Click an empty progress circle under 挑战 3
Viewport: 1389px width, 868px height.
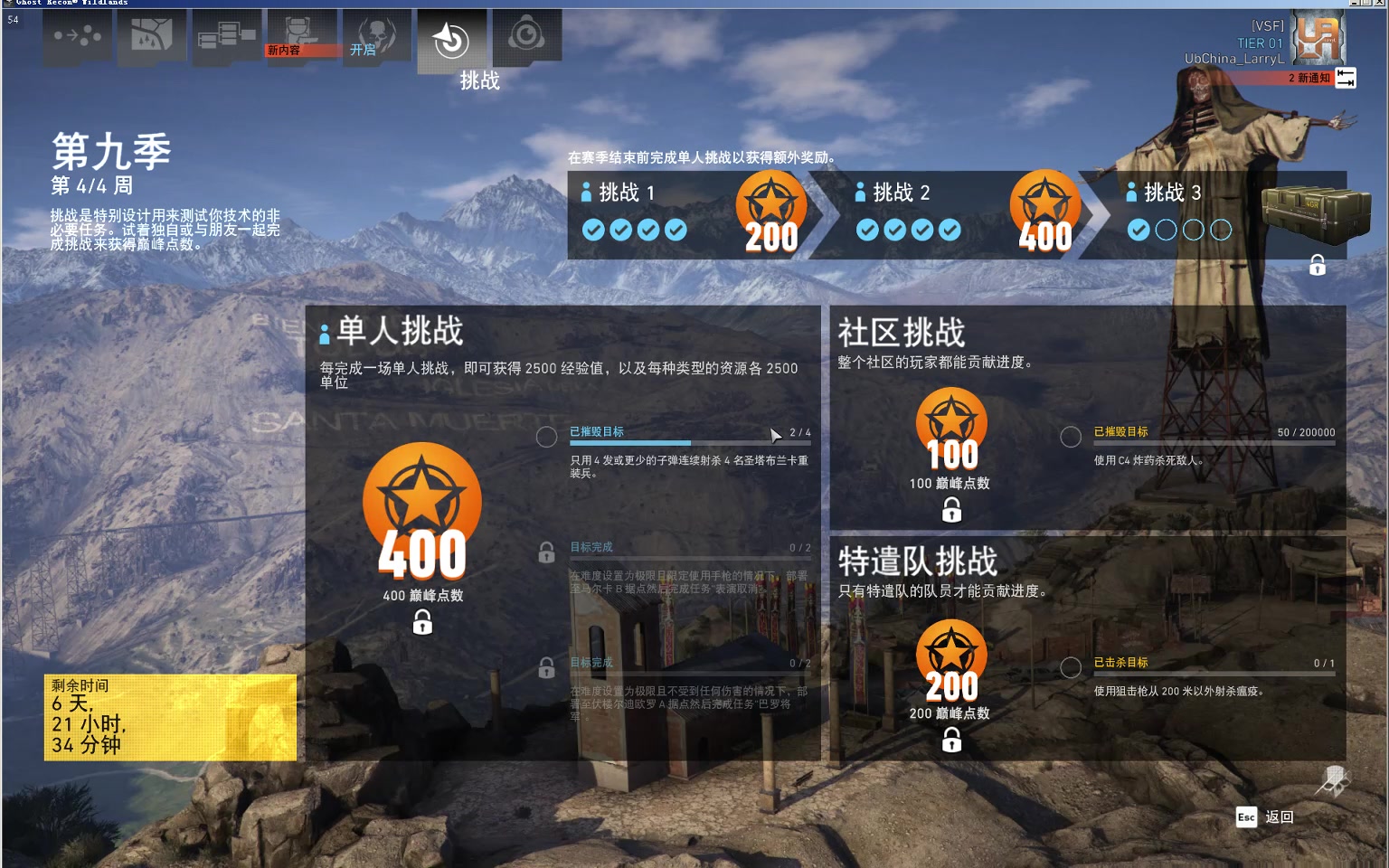click(x=1166, y=230)
